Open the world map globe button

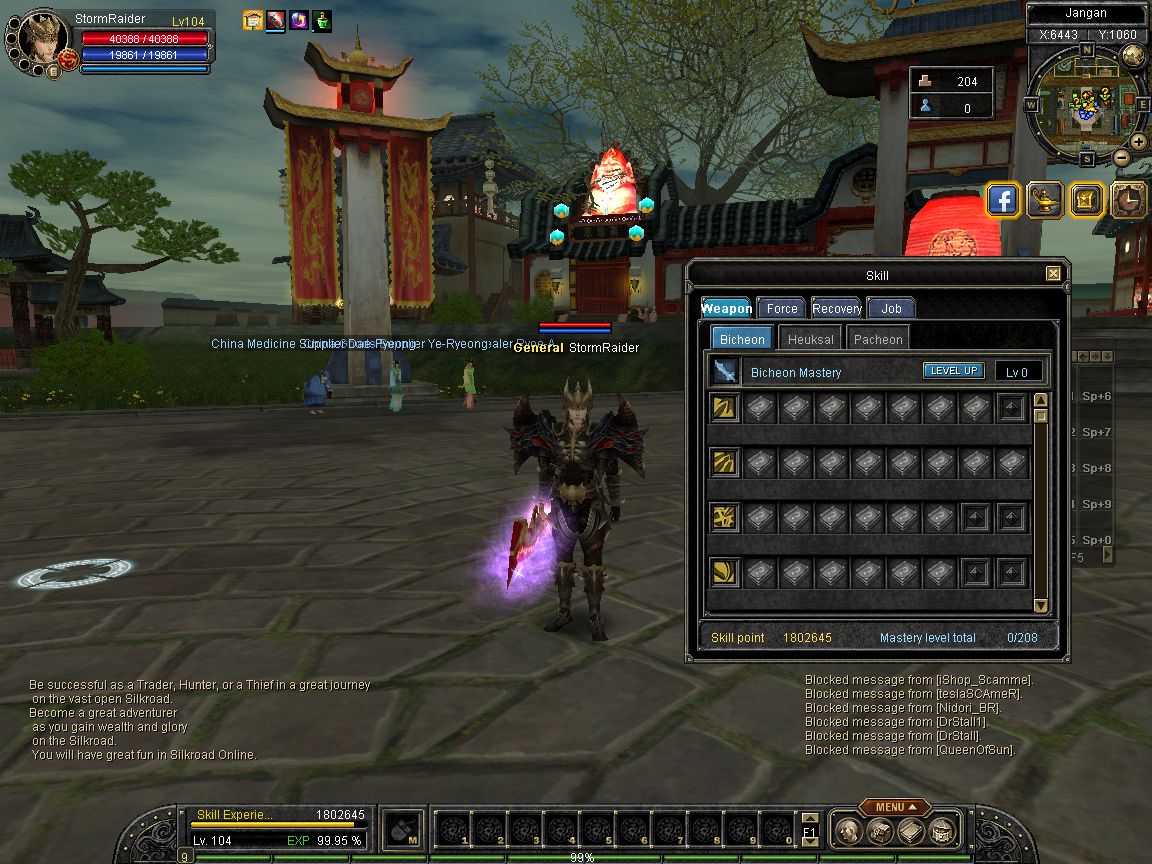click(x=1133, y=55)
